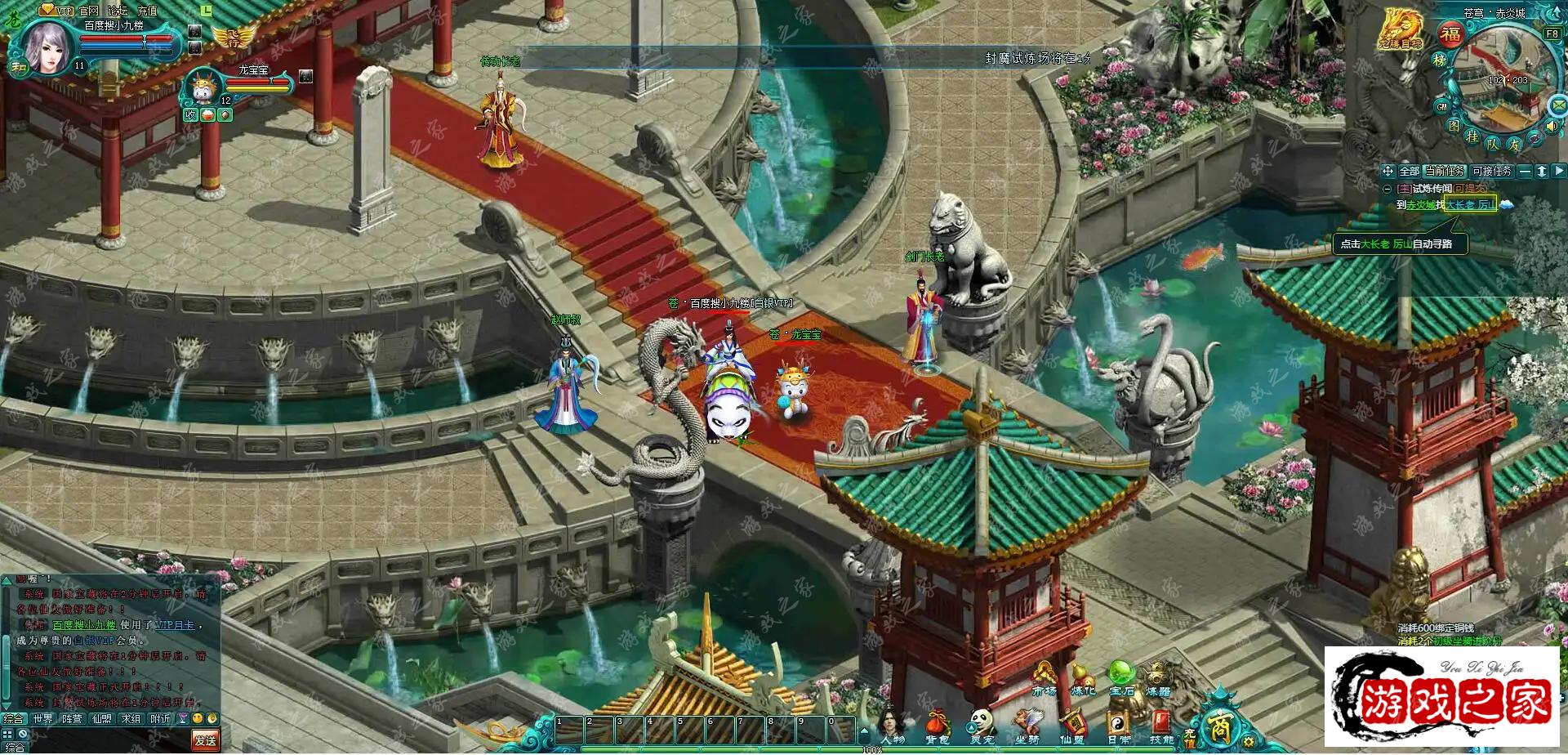The width and height of the screenshot is (1568, 755).
Task: Switch chat to the 附近 nearby tab
Action: [x=160, y=719]
